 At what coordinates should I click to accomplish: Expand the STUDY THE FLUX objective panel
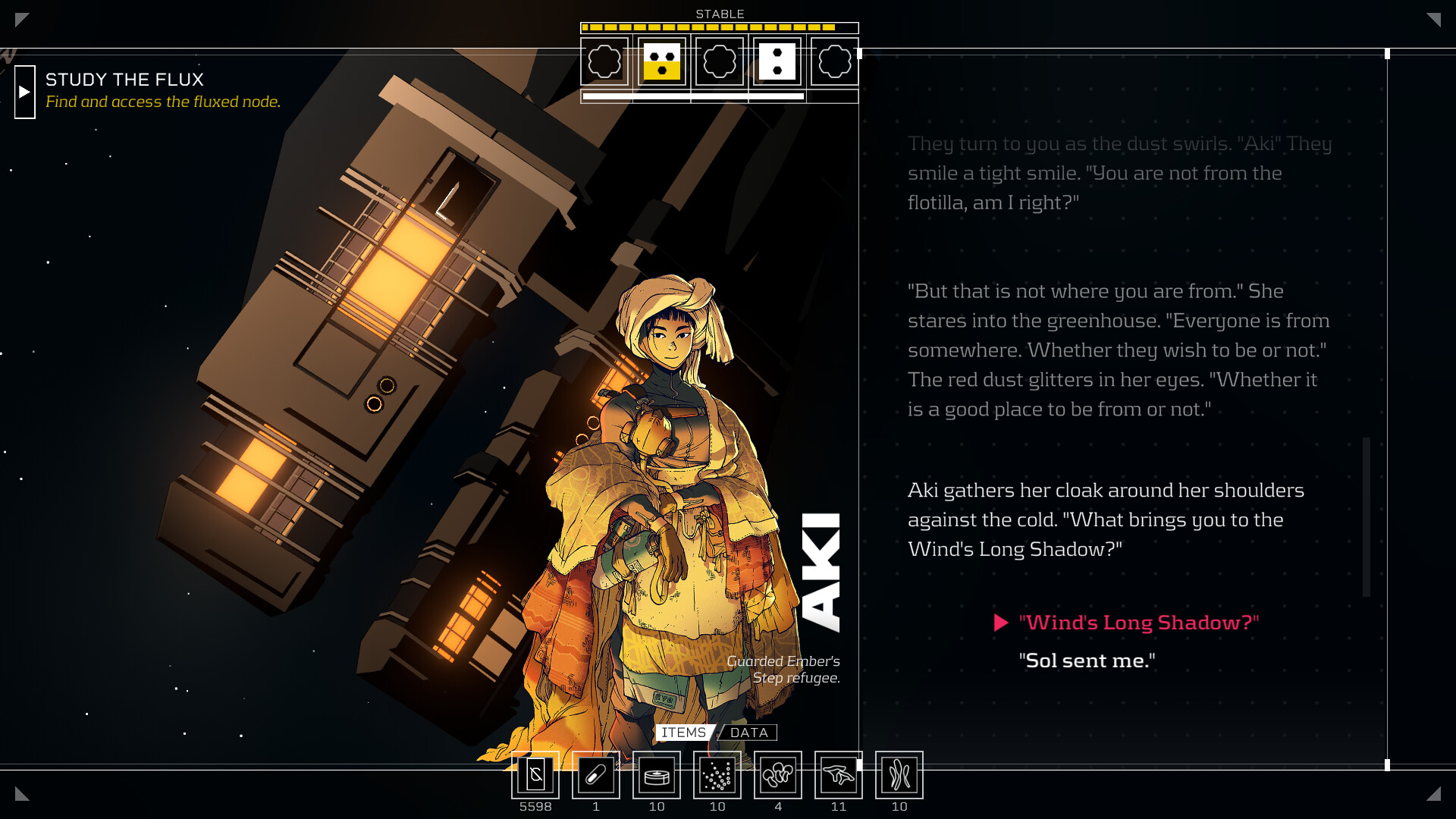(x=125, y=80)
